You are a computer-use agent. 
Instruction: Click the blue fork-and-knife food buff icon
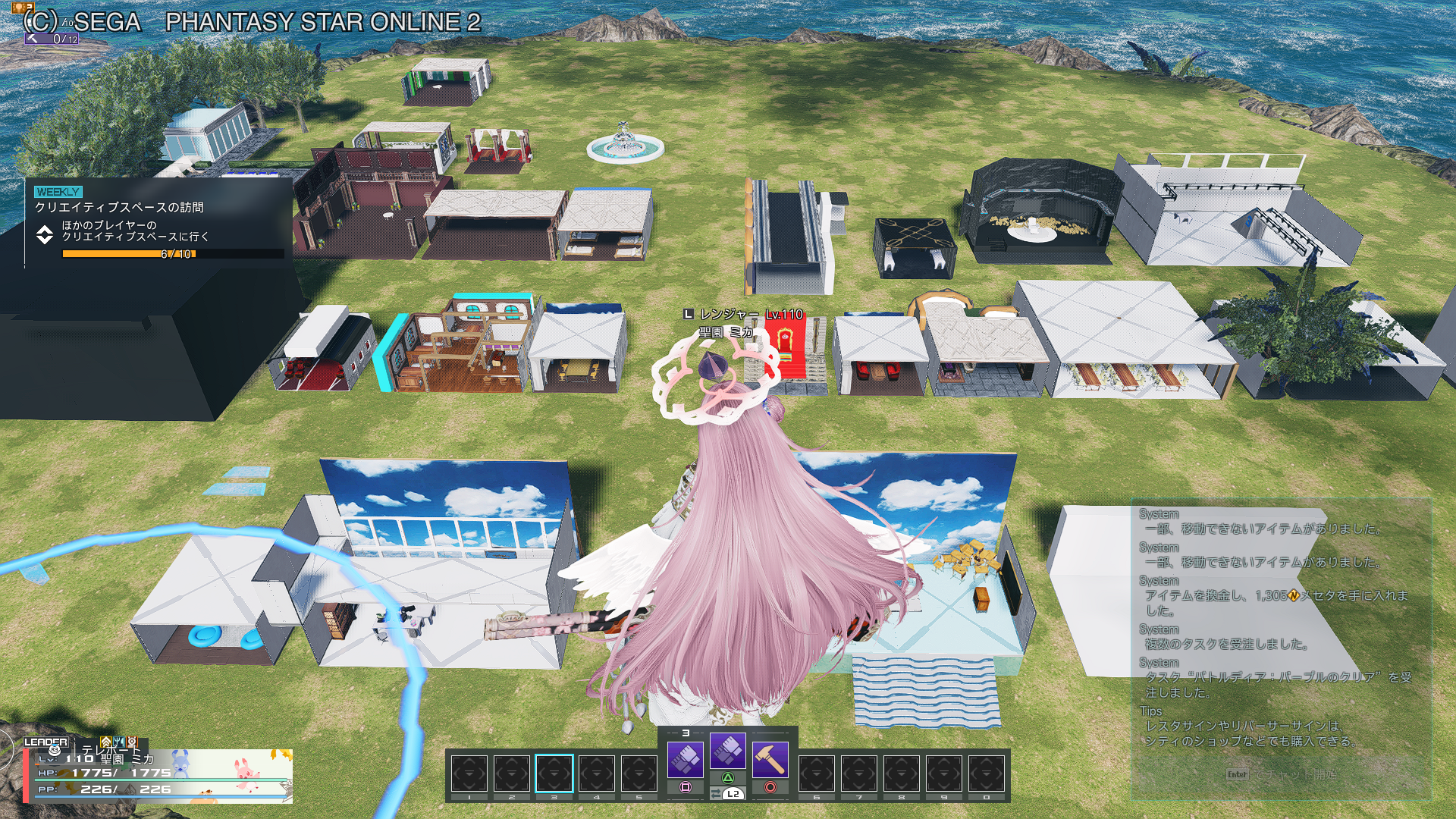coord(119,741)
